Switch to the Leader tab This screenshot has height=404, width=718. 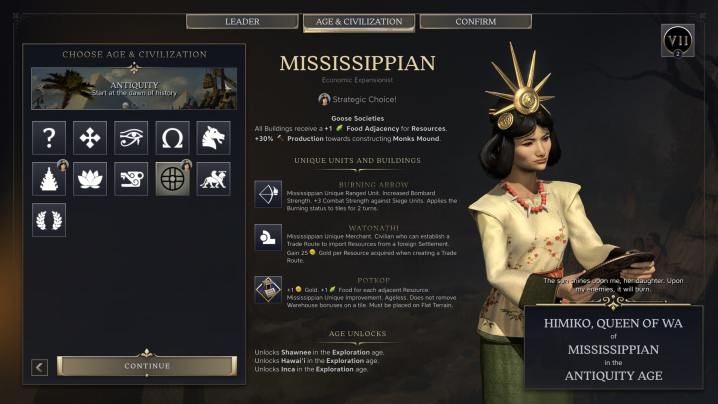click(x=242, y=21)
